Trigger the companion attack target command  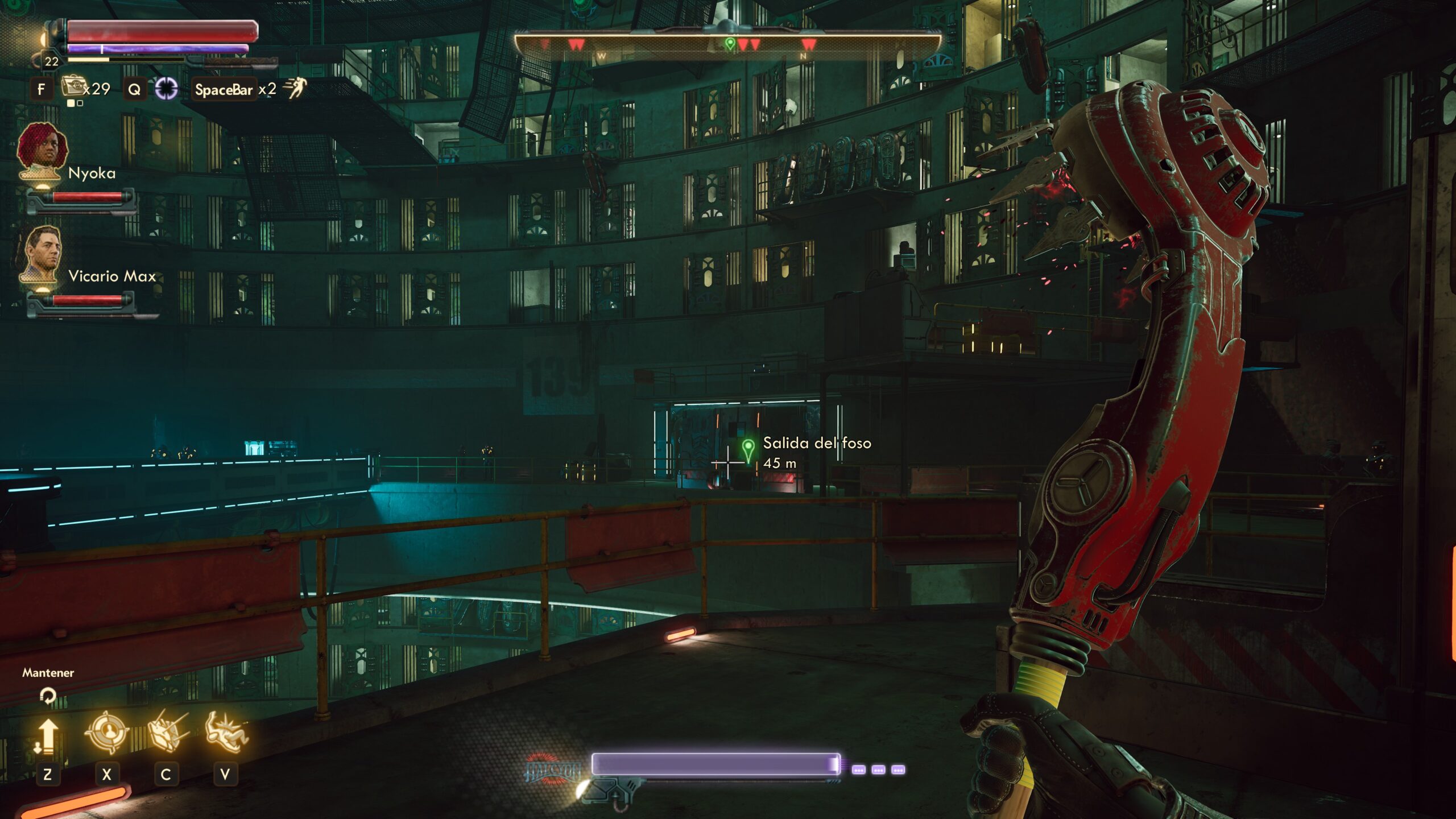[106, 734]
